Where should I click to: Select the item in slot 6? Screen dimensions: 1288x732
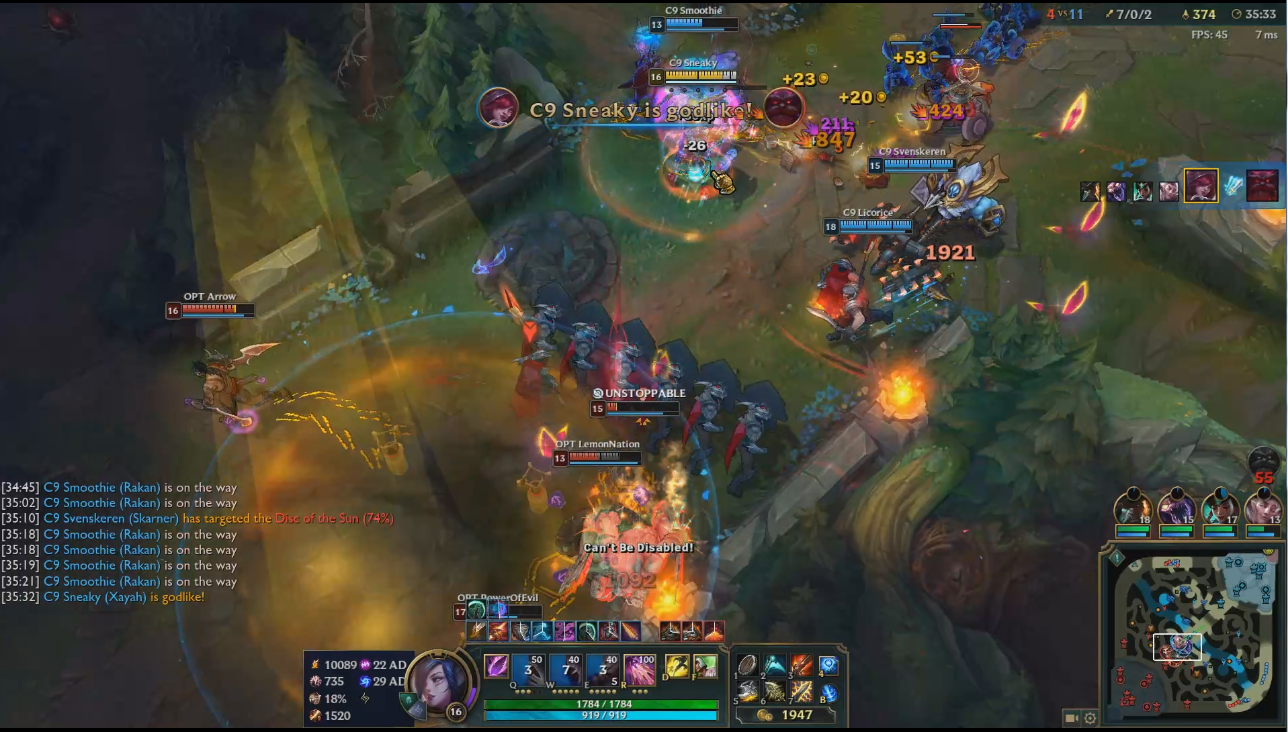tap(775, 692)
